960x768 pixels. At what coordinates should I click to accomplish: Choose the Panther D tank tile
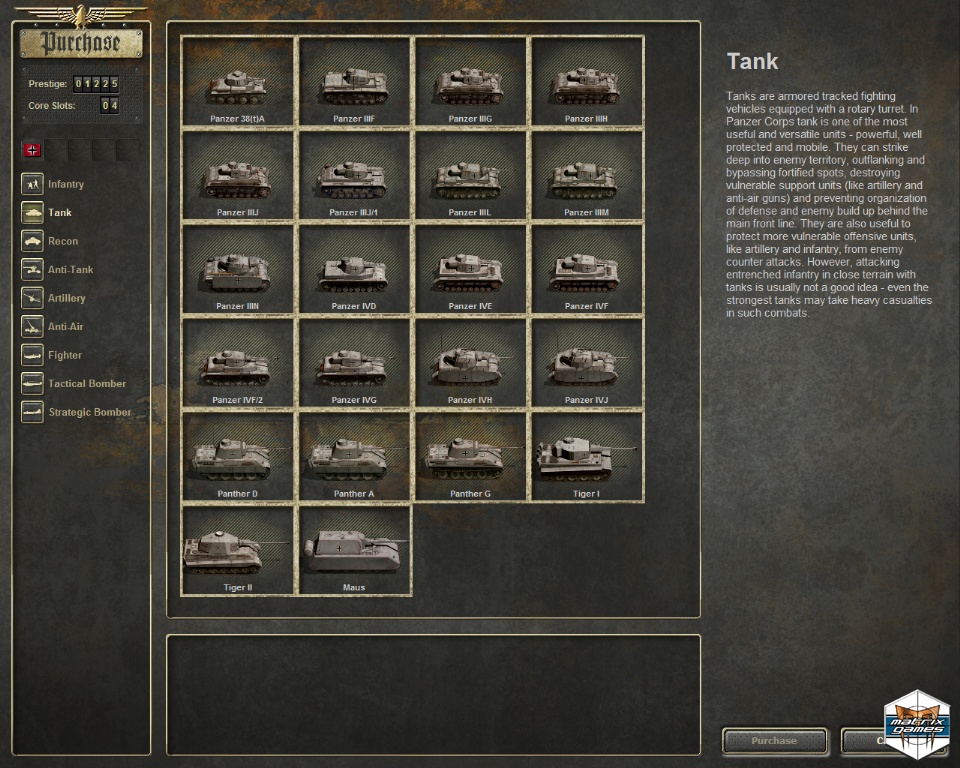(238, 458)
